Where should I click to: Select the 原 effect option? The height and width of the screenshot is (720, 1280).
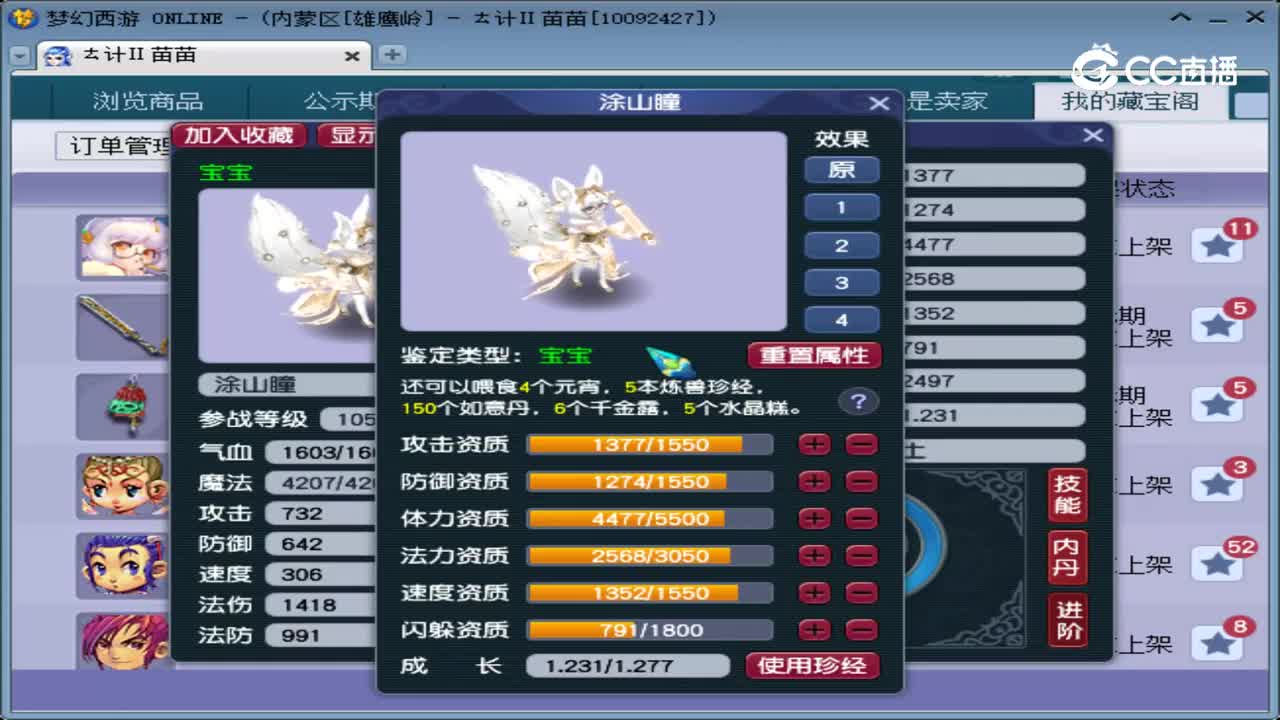click(841, 171)
